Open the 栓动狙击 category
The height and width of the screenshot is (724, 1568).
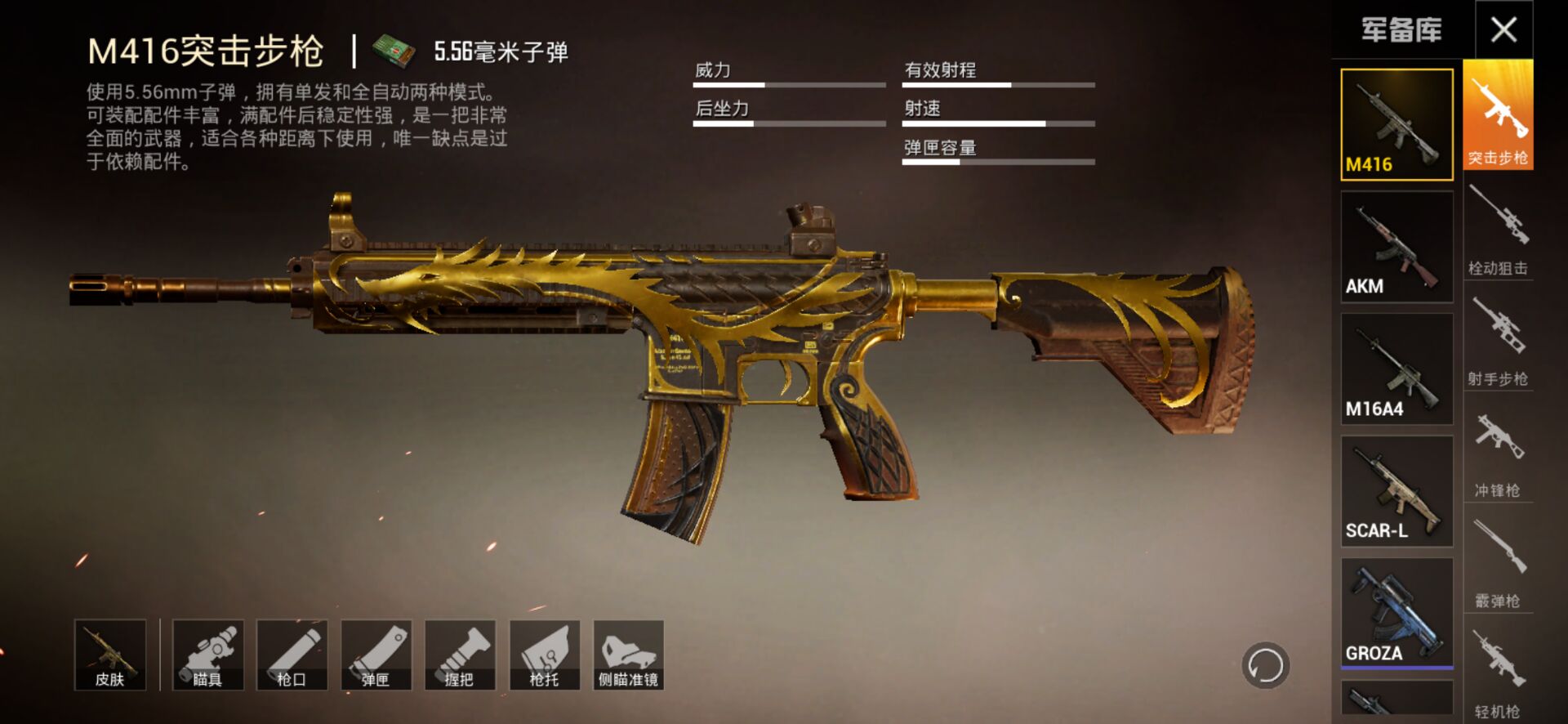[1498, 229]
